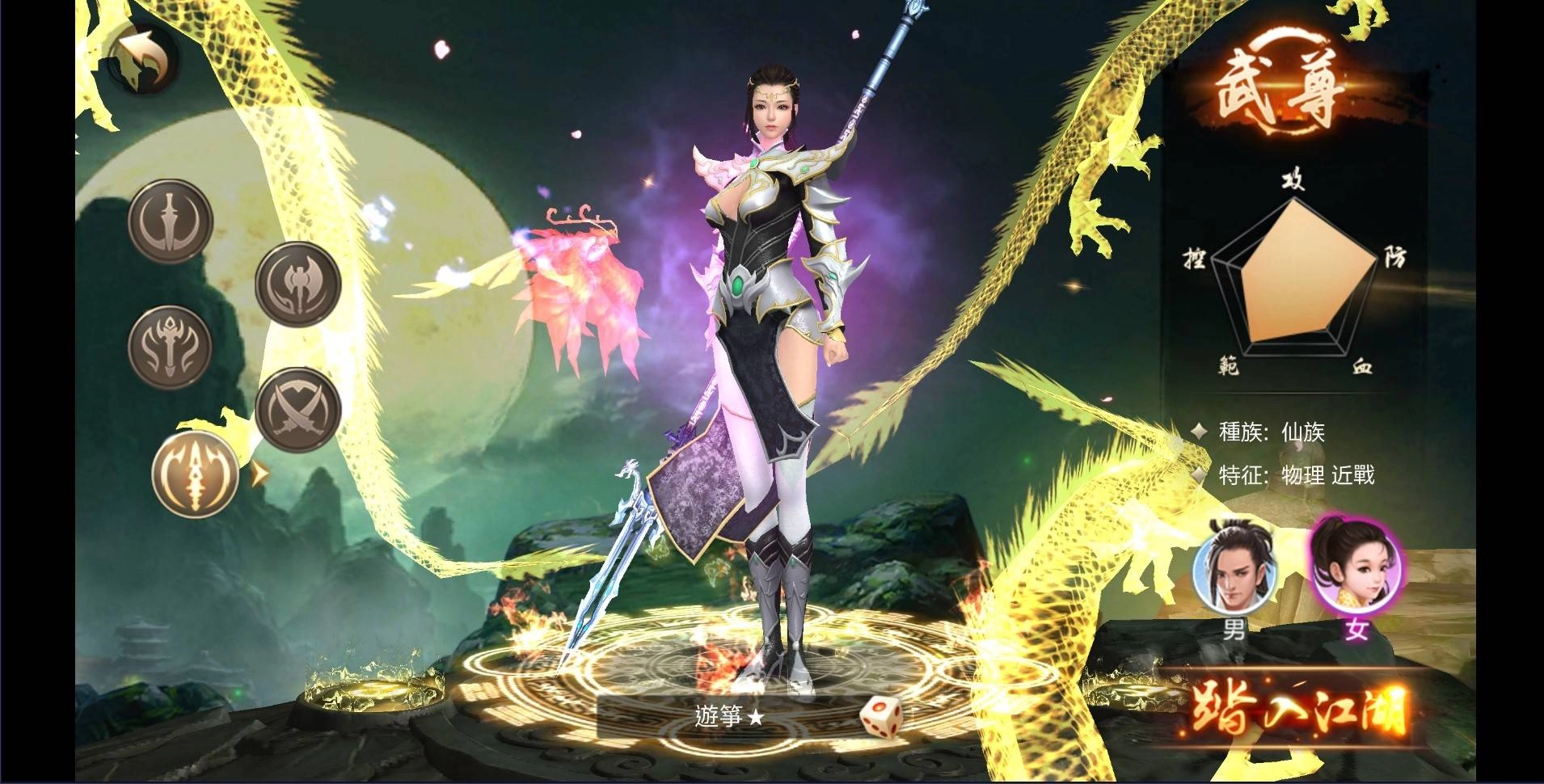Edit the character name field 遊箏★
Viewport: 1544px width, 784px height.
(728, 716)
